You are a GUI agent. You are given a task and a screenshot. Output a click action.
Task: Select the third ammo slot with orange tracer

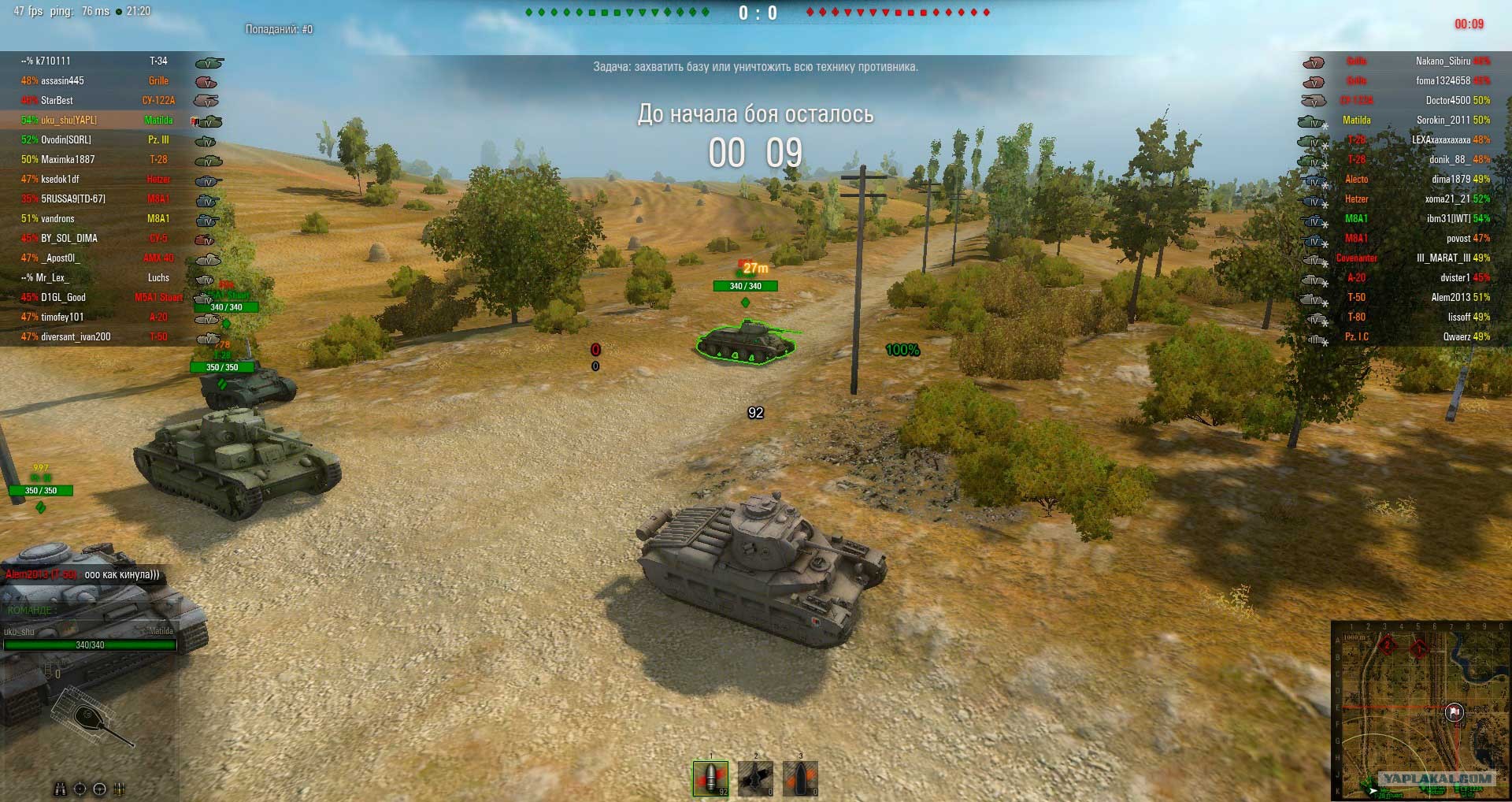800,778
